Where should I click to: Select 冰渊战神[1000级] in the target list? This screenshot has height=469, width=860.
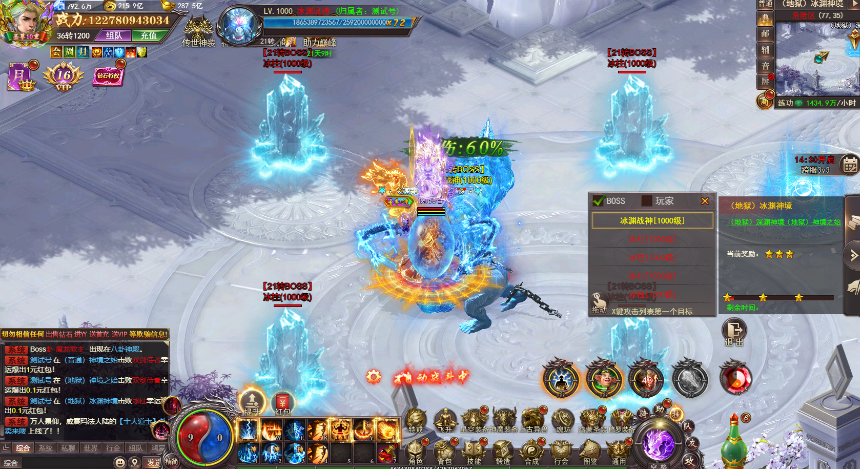[651, 220]
